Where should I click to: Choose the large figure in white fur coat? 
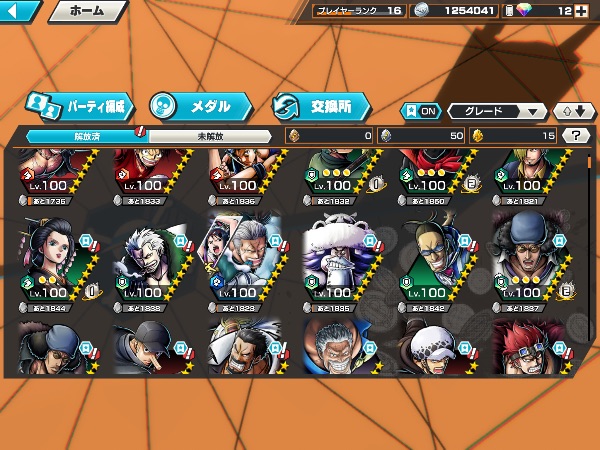click(341, 256)
